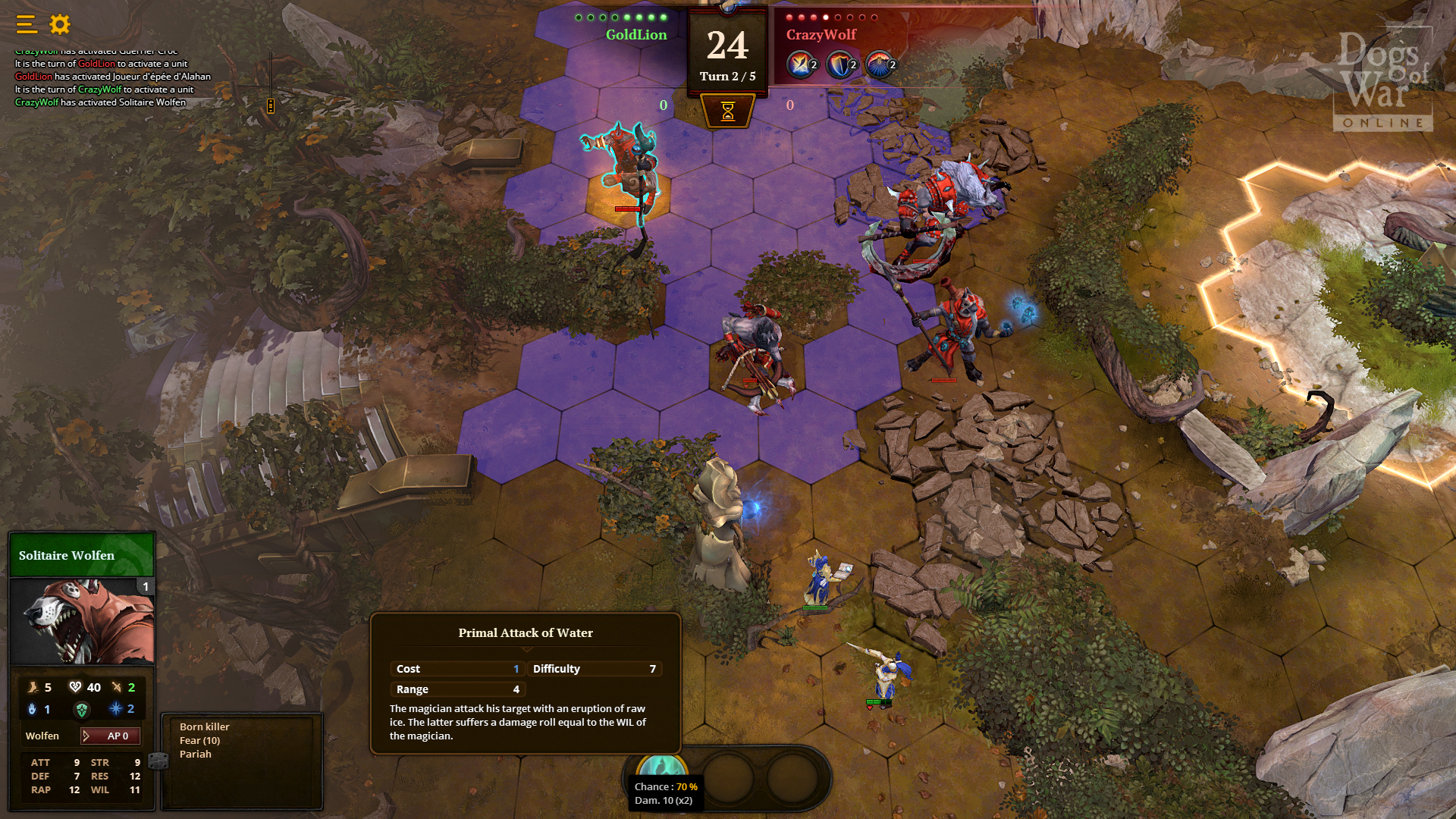Click the footprint movement icon showing 5
Screen dimensions: 1456x819
pyautogui.click(x=32, y=688)
